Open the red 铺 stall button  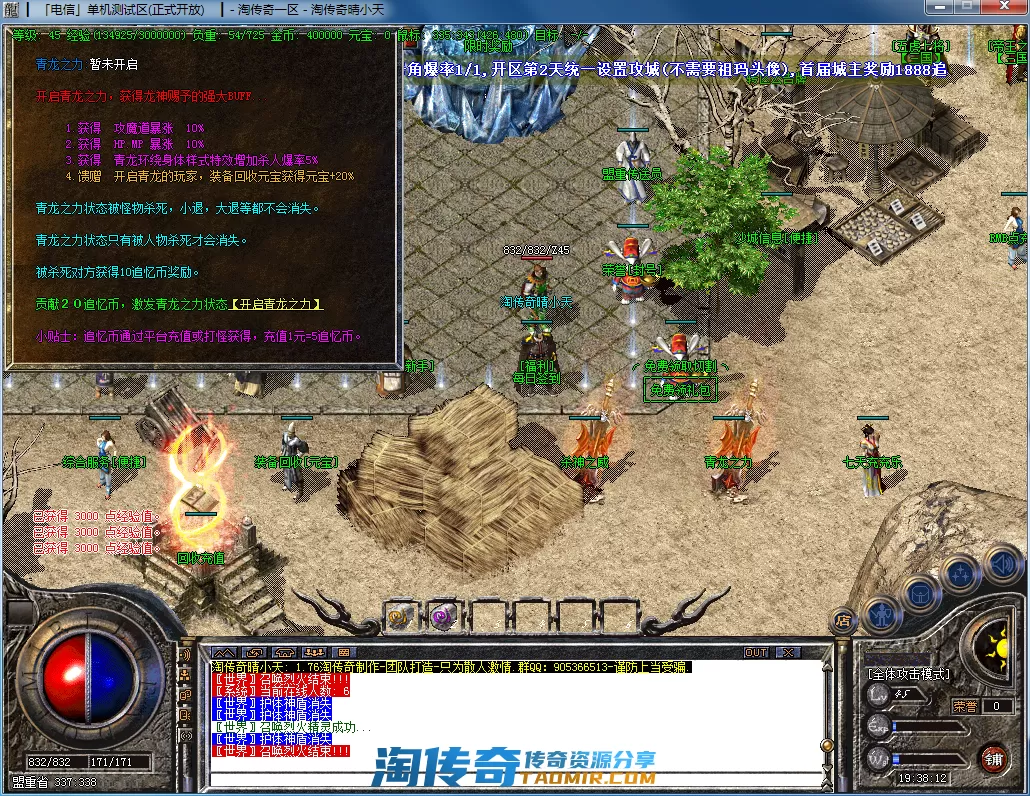(992, 757)
